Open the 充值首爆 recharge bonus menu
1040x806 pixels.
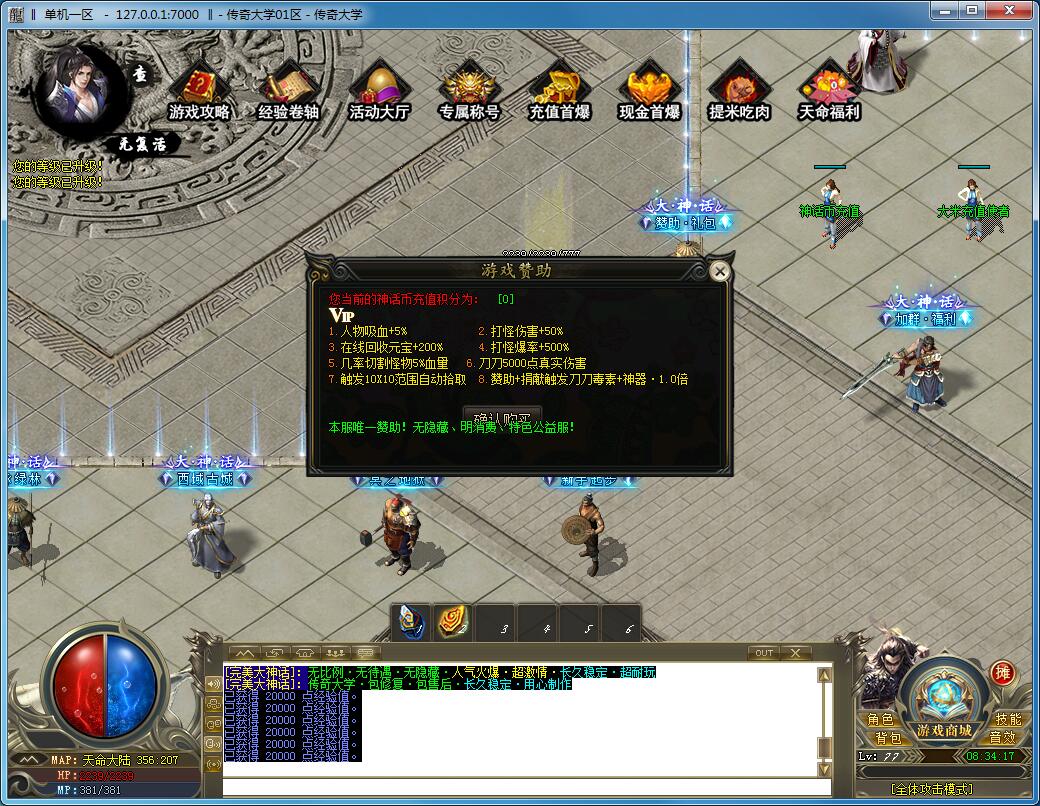[x=559, y=92]
